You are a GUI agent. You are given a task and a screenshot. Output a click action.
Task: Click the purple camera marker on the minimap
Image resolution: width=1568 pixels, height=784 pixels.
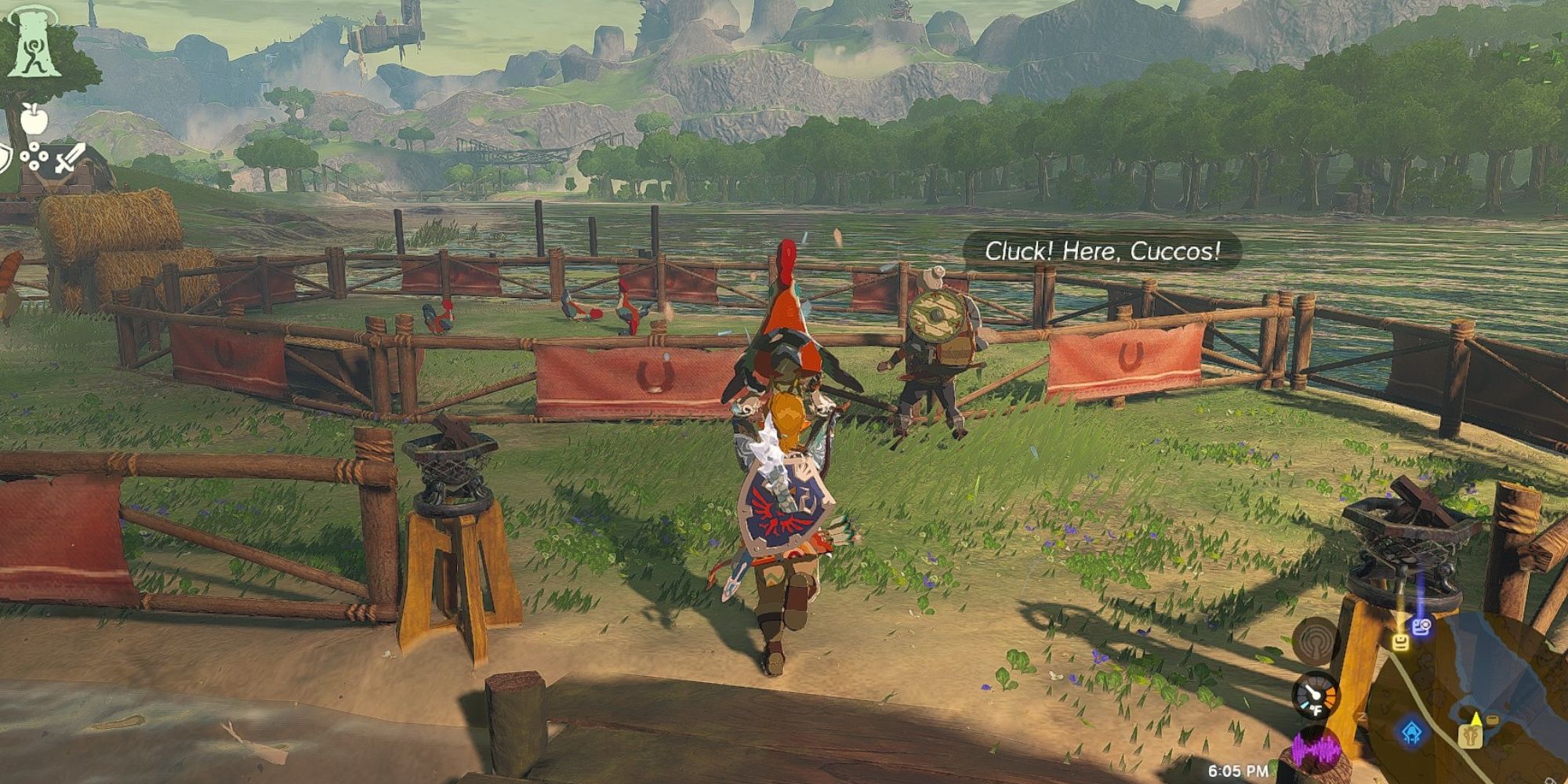click(1421, 626)
